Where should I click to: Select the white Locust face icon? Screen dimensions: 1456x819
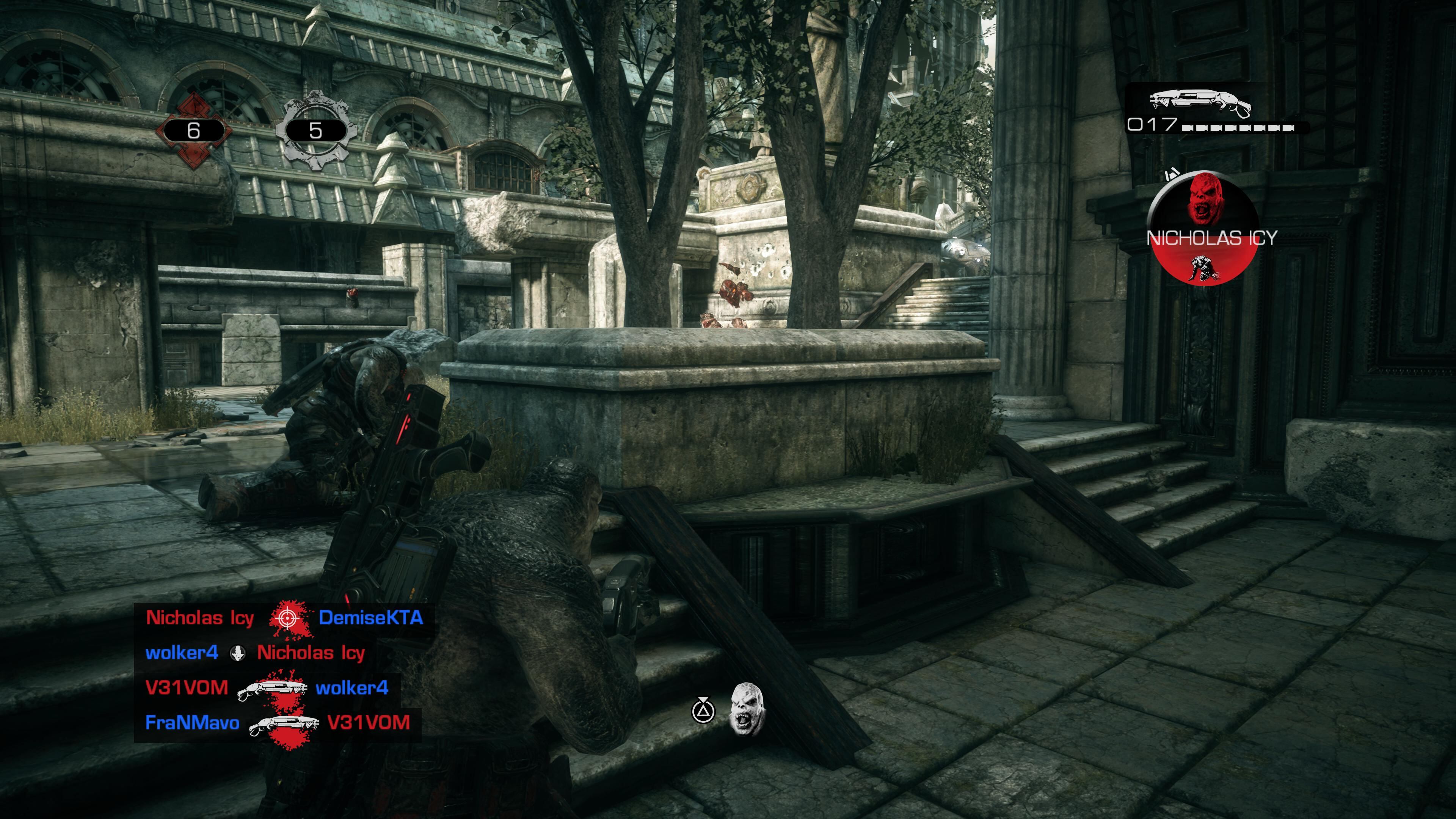pyautogui.click(x=746, y=709)
